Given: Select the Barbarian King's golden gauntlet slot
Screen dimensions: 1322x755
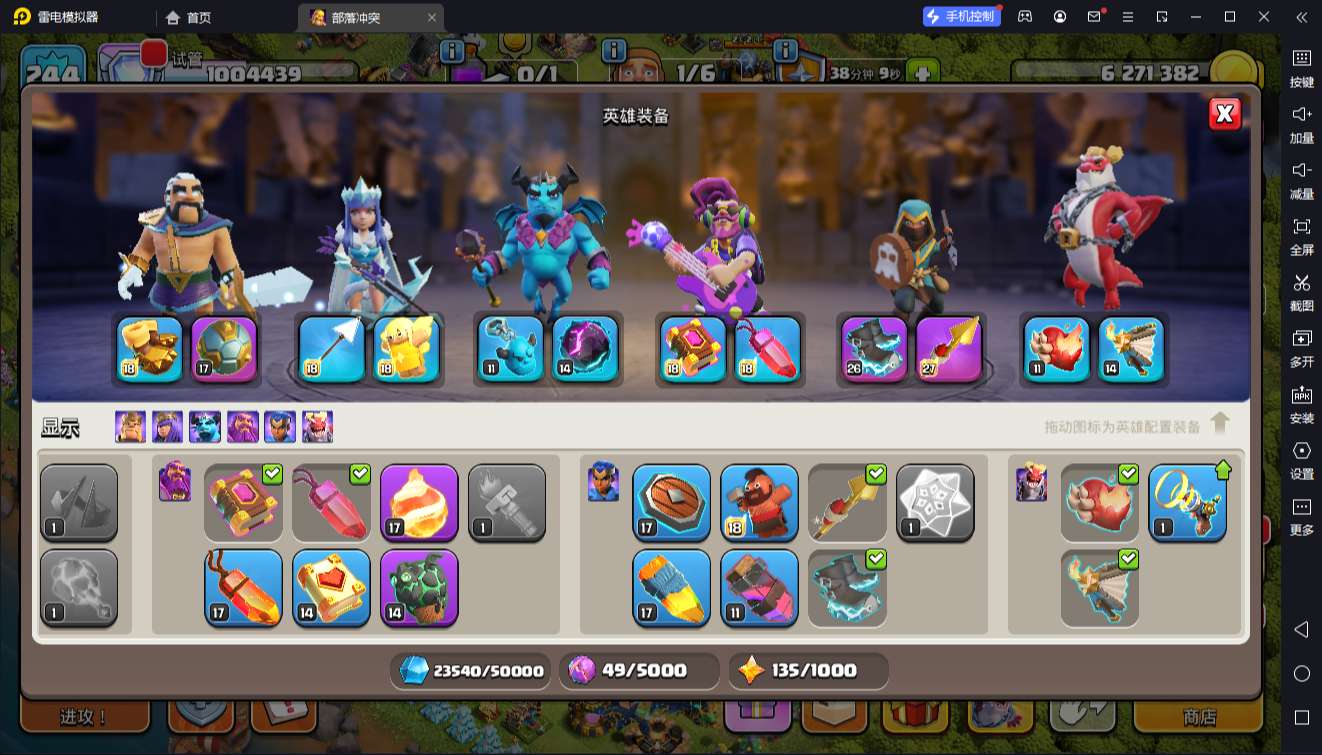Looking at the screenshot, I should coord(150,349).
